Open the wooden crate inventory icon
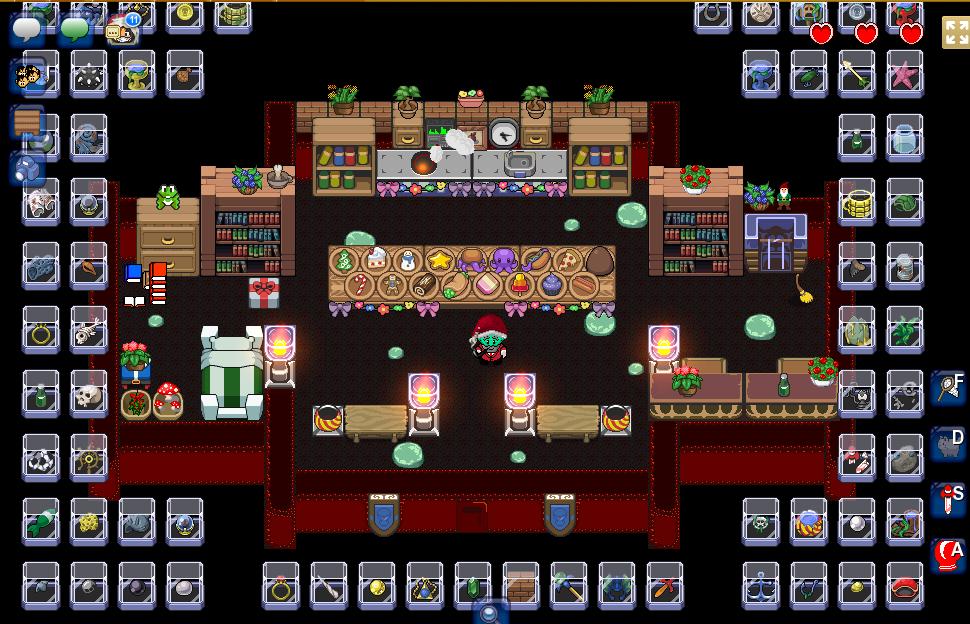This screenshot has width=970, height=624. tap(28, 122)
